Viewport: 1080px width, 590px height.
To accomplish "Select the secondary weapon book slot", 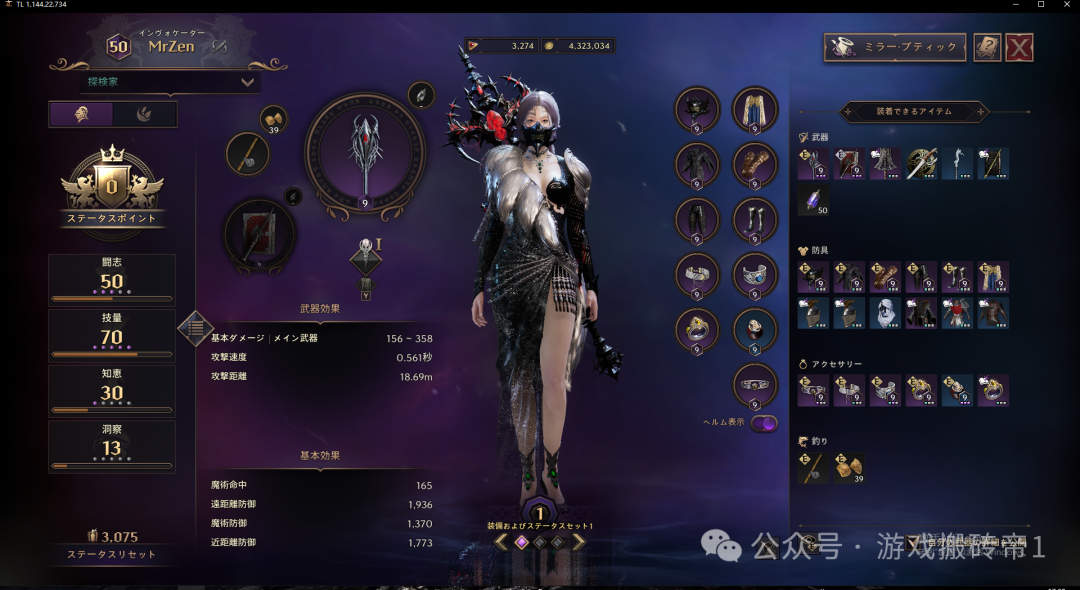I will (x=259, y=234).
